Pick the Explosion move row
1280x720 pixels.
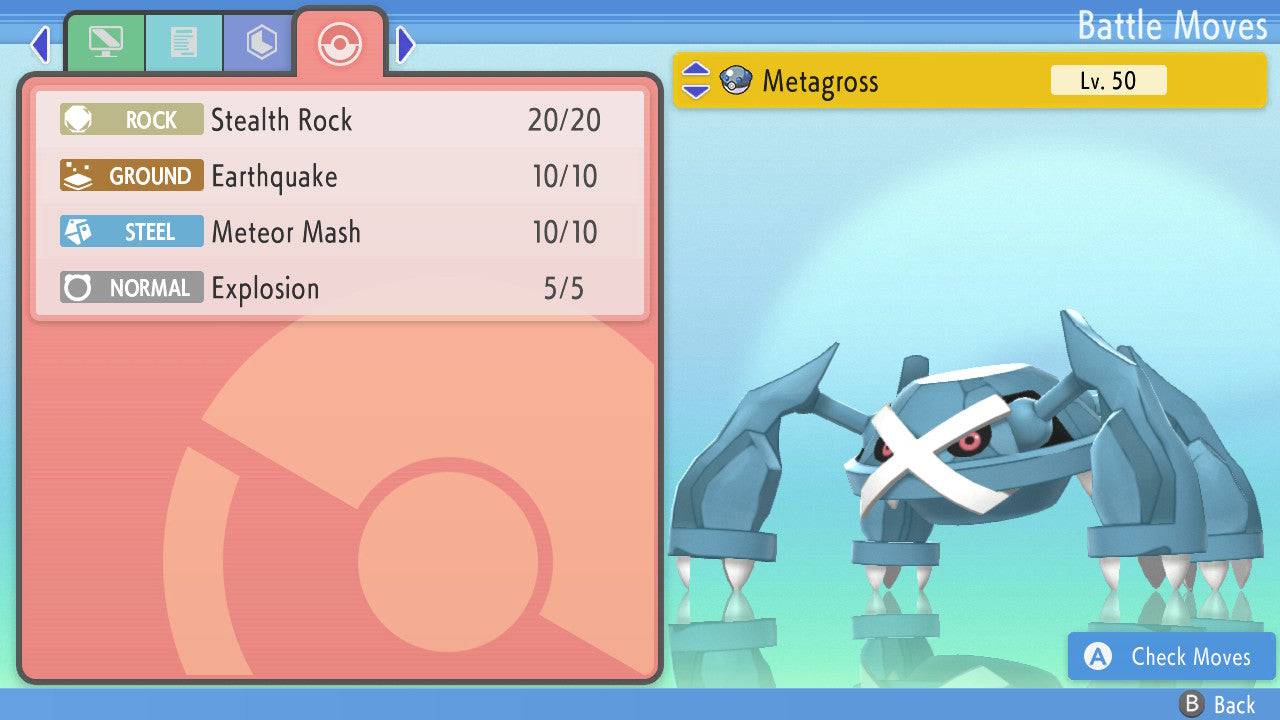pyautogui.click(x=340, y=289)
